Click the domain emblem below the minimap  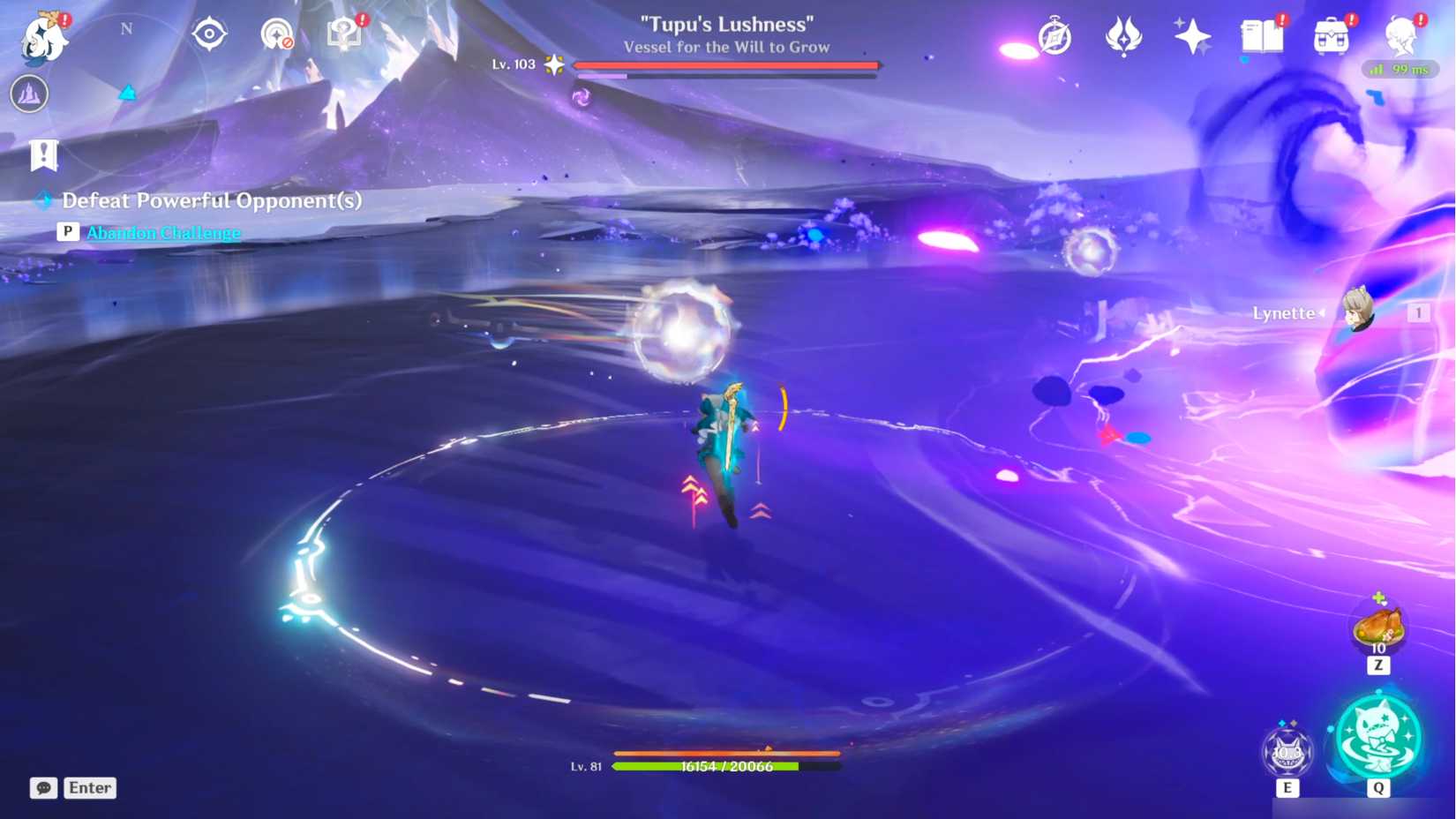pyautogui.click(x=27, y=94)
